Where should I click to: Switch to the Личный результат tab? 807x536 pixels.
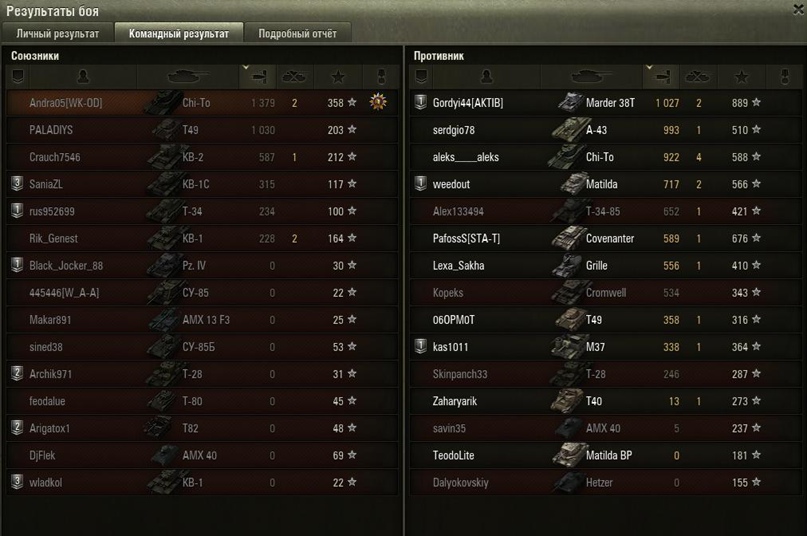pos(58,33)
